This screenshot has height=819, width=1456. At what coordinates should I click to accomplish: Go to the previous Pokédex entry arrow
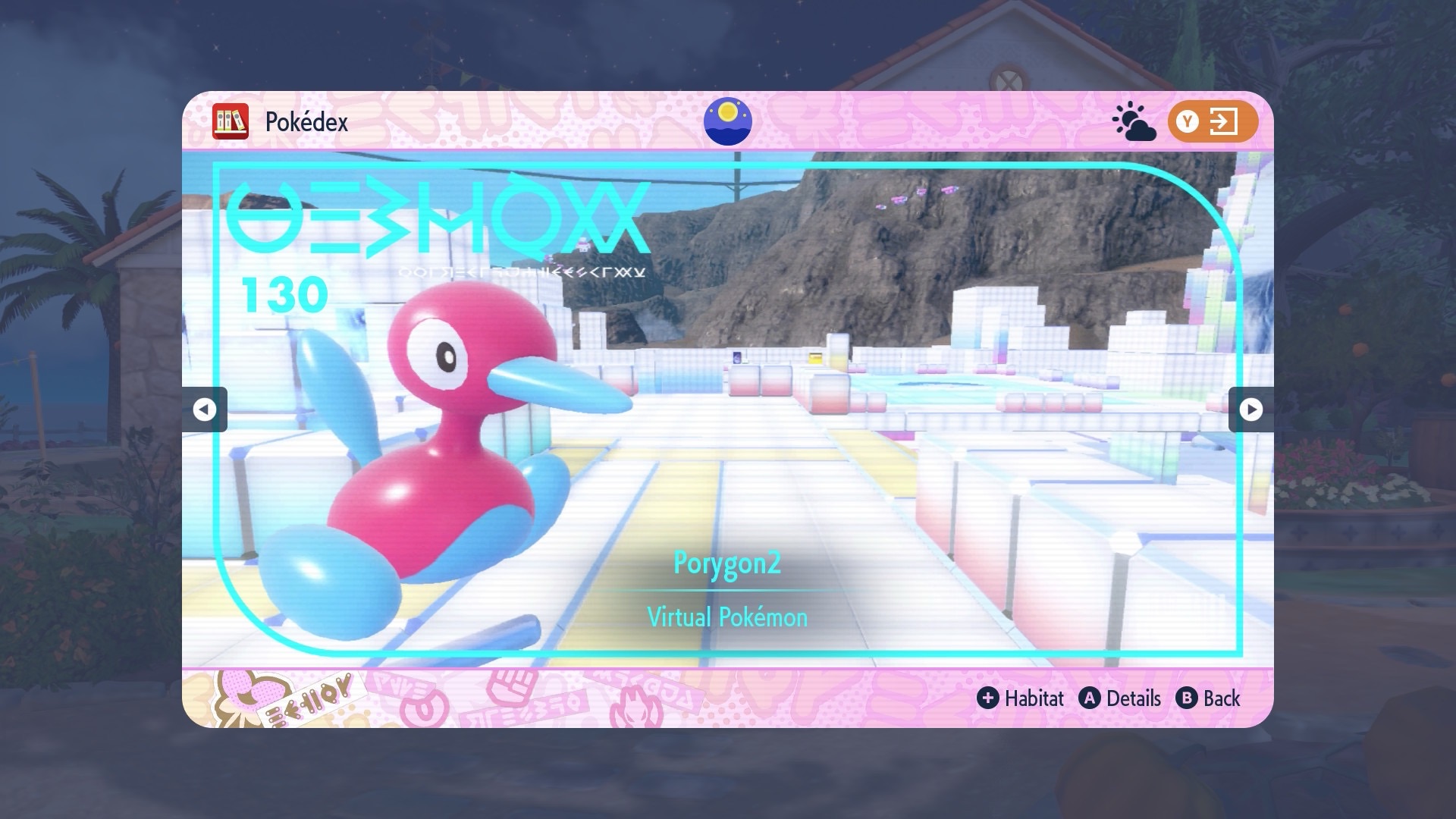pos(204,409)
